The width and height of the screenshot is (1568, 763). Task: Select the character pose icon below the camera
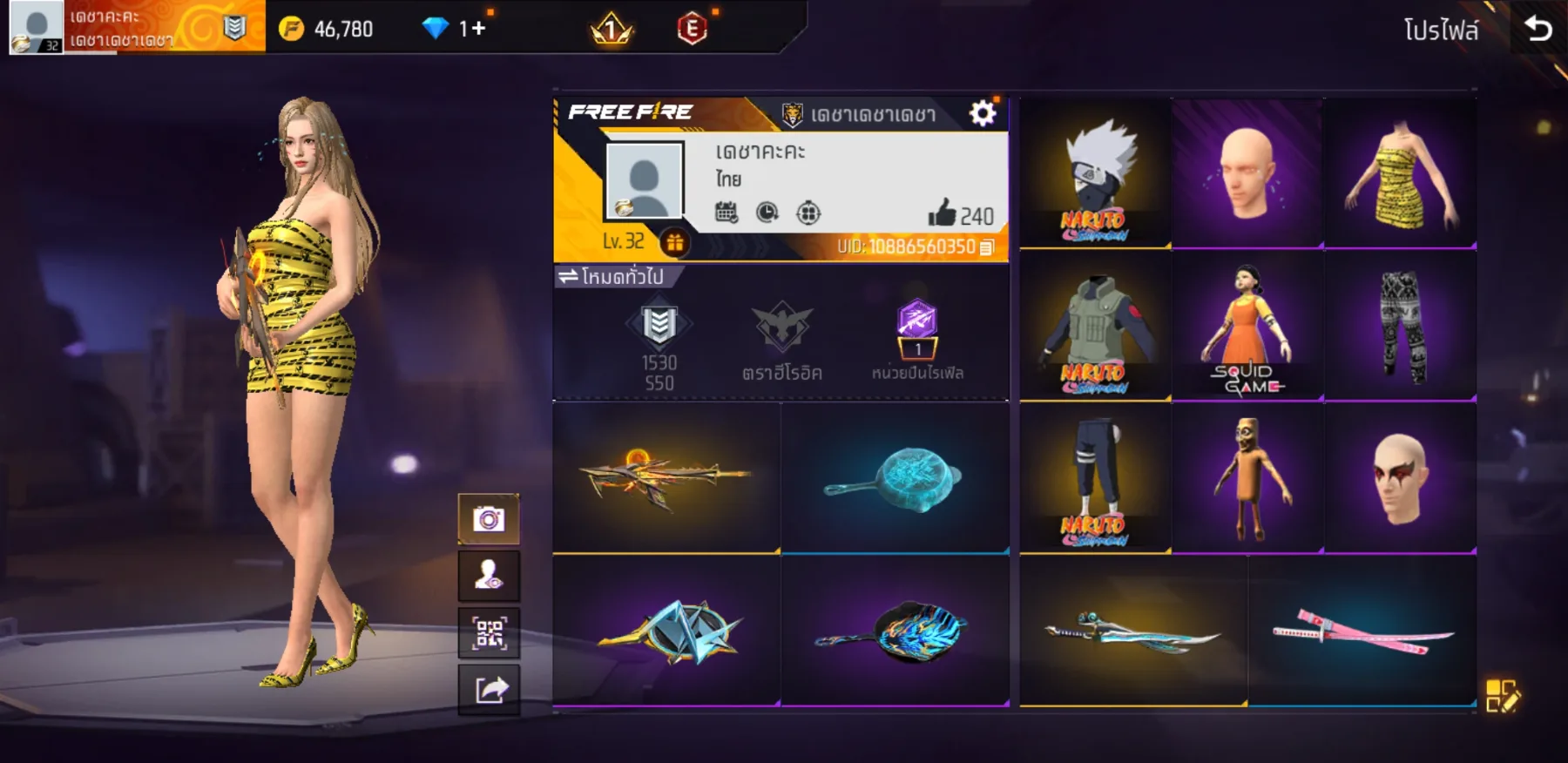489,576
